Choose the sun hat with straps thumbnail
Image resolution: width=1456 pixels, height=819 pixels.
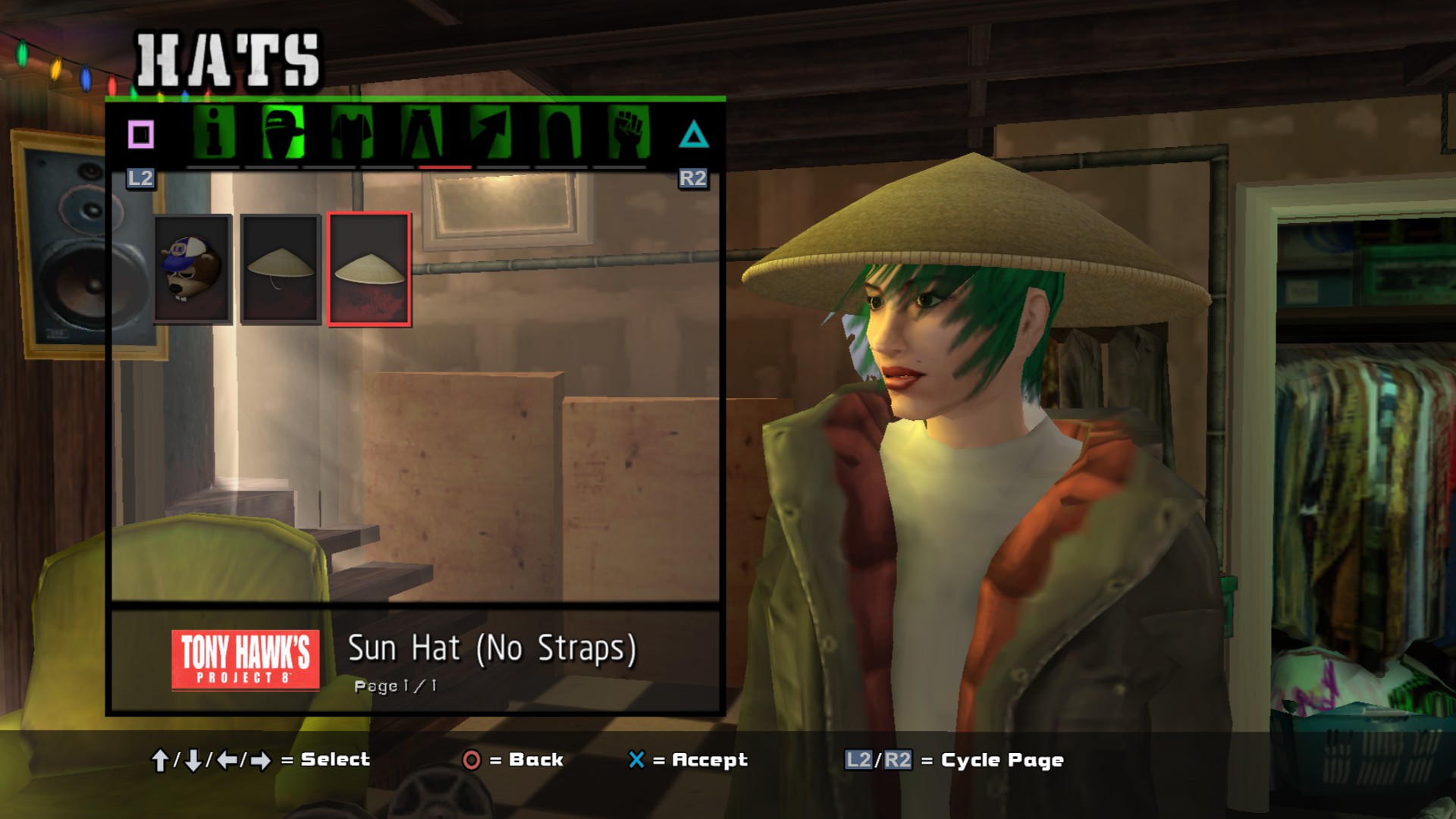[x=281, y=269]
